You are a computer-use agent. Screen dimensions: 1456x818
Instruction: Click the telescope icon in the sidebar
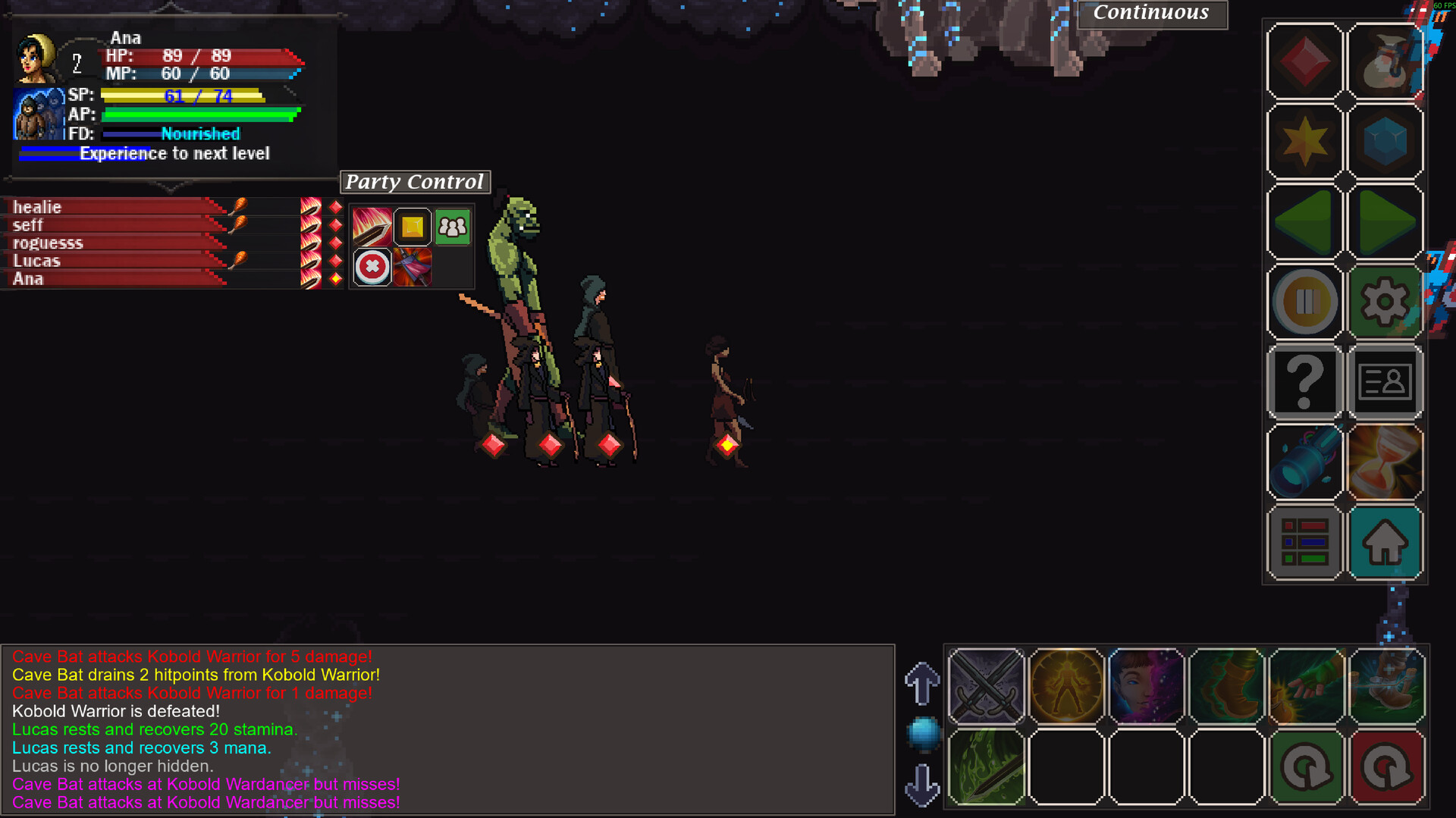[x=1304, y=461]
